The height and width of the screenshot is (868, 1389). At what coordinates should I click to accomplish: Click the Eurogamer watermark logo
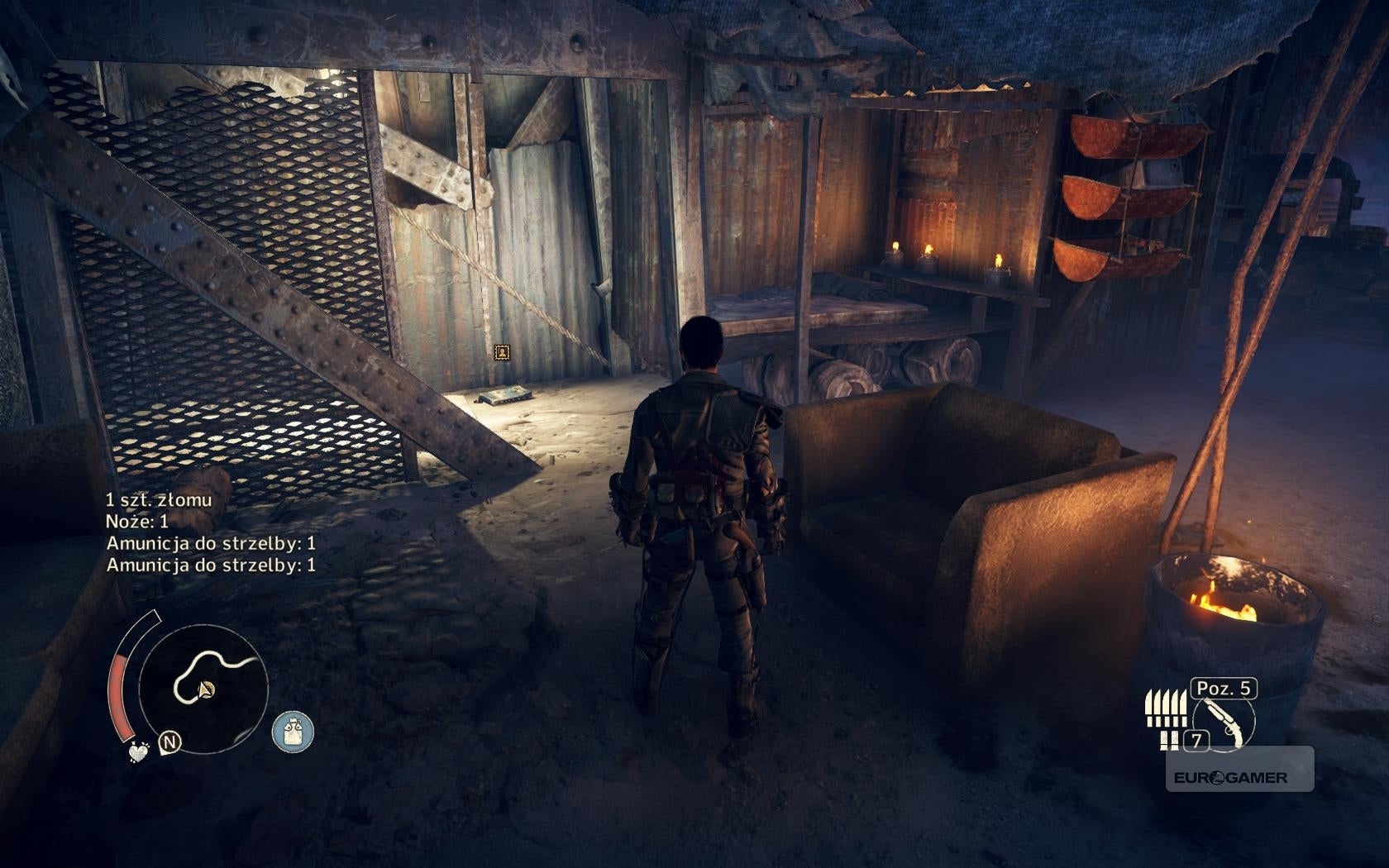(x=1228, y=777)
